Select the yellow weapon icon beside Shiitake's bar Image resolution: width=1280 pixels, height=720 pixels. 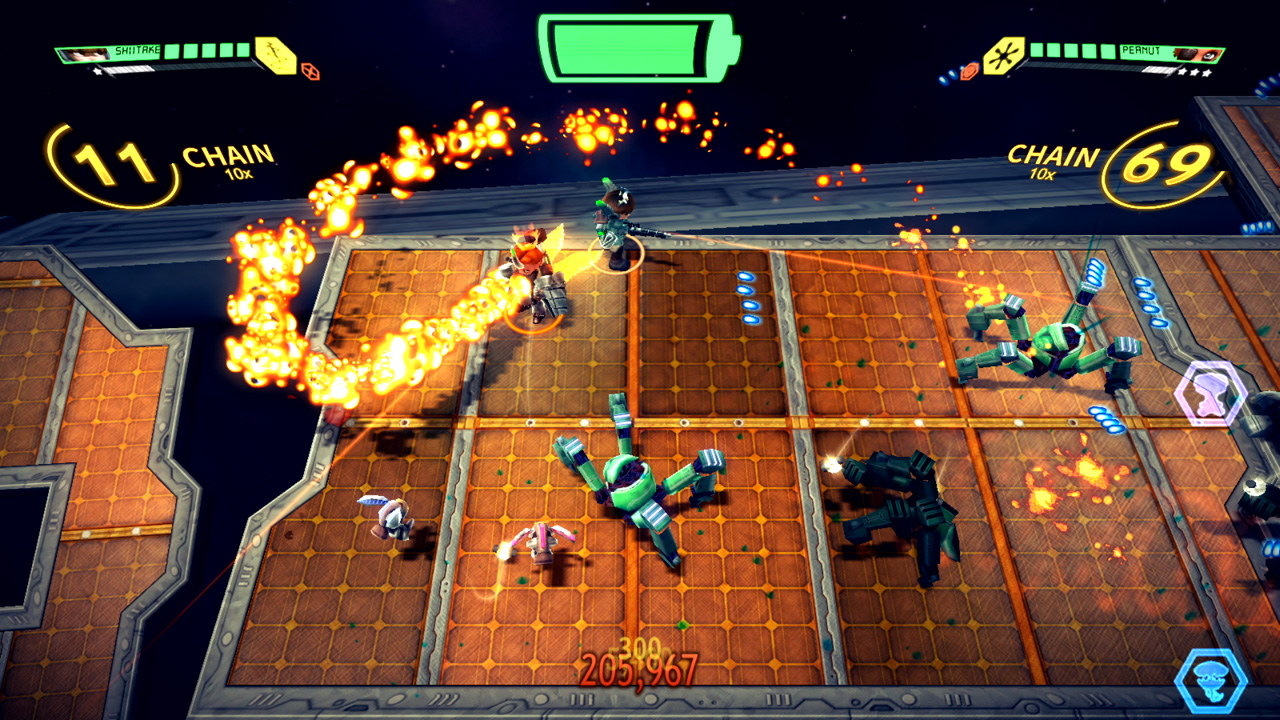pos(274,55)
